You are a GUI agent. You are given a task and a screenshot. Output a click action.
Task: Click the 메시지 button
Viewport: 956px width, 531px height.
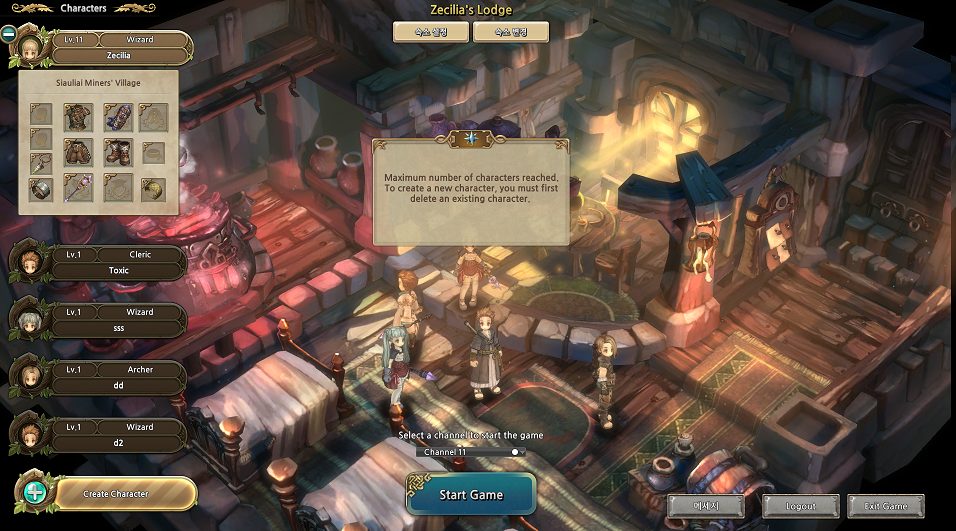(x=706, y=506)
